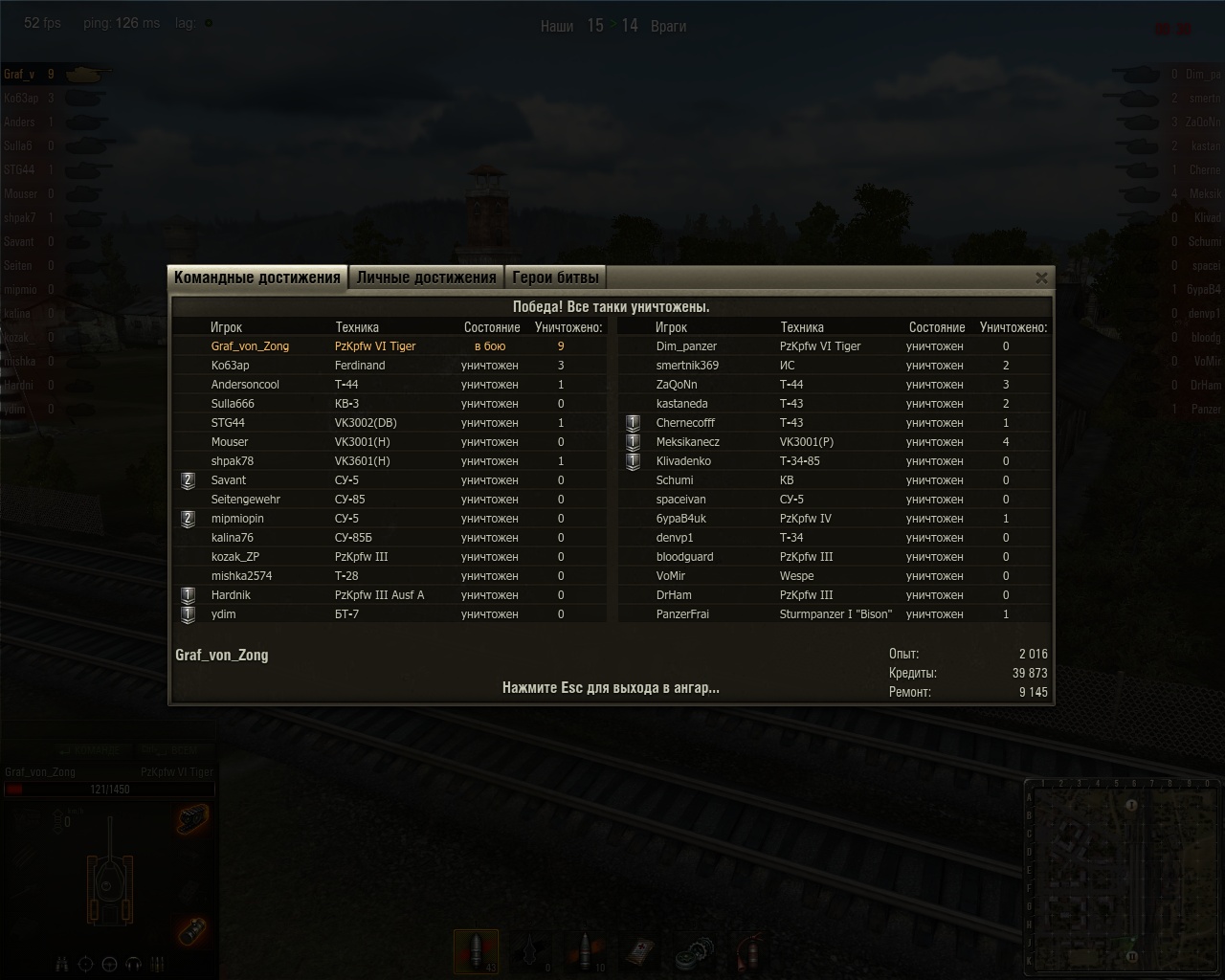Select the Командные достижения tab
Viewport: 1225px width, 980px height.
[257, 278]
